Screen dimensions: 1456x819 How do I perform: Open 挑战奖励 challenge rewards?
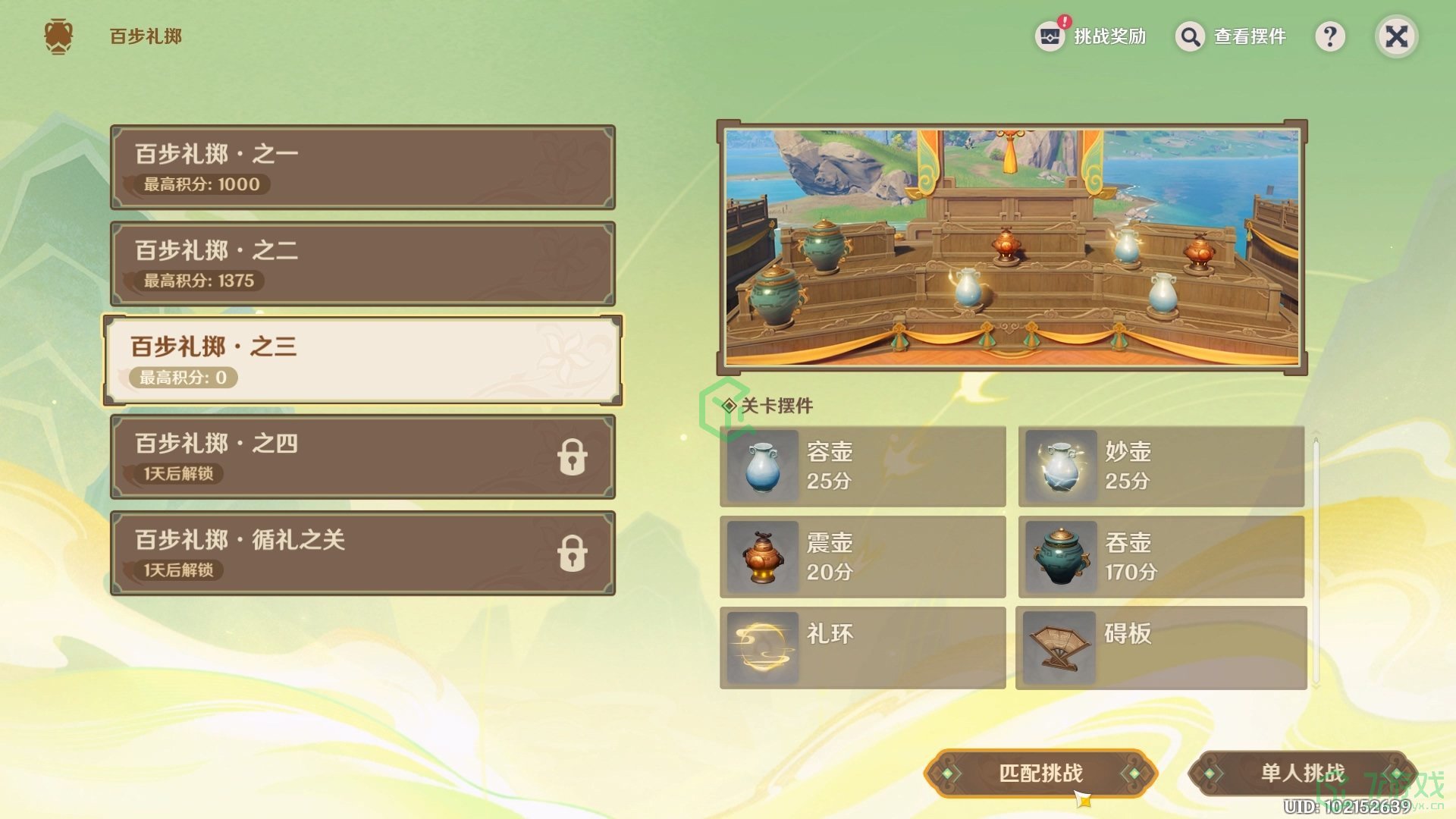[1091, 36]
